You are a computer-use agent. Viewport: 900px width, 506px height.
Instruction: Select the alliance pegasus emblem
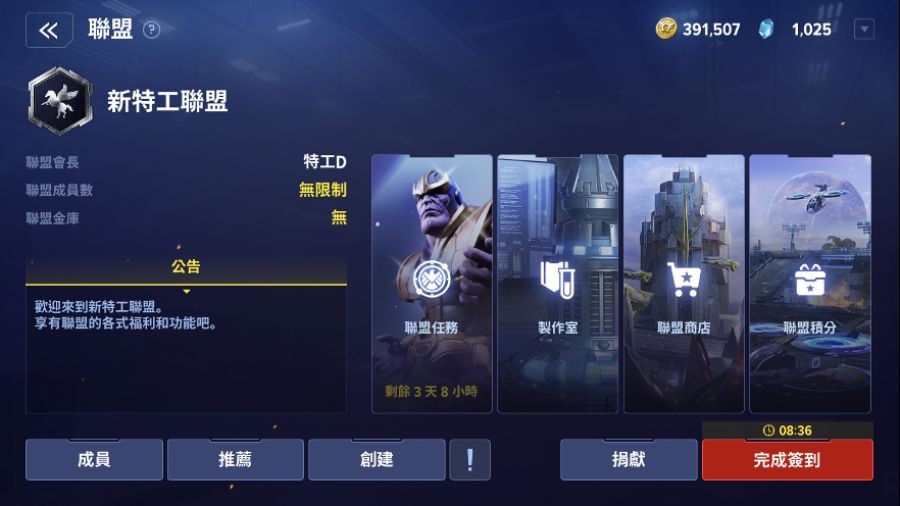click(60, 100)
